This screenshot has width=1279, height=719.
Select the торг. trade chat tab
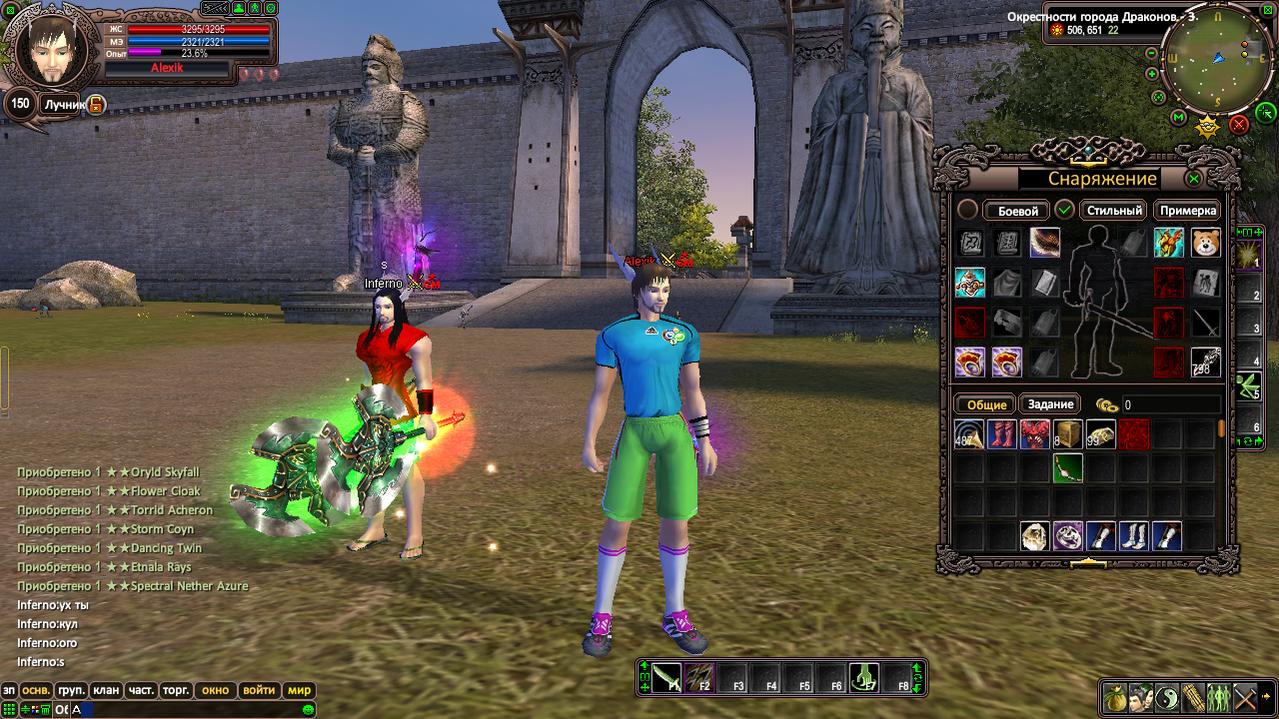tap(177, 690)
